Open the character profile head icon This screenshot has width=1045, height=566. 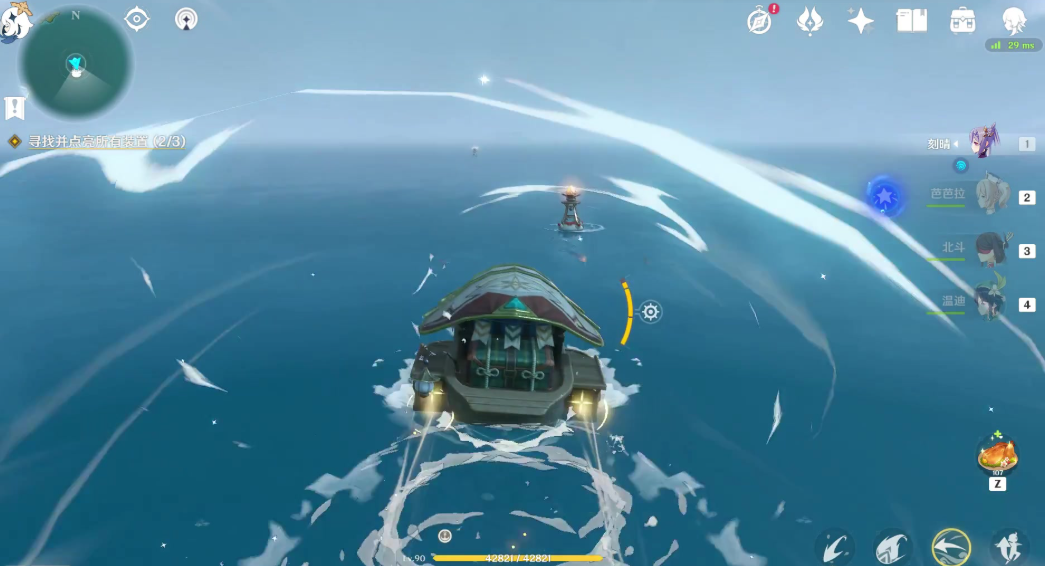(x=1014, y=21)
